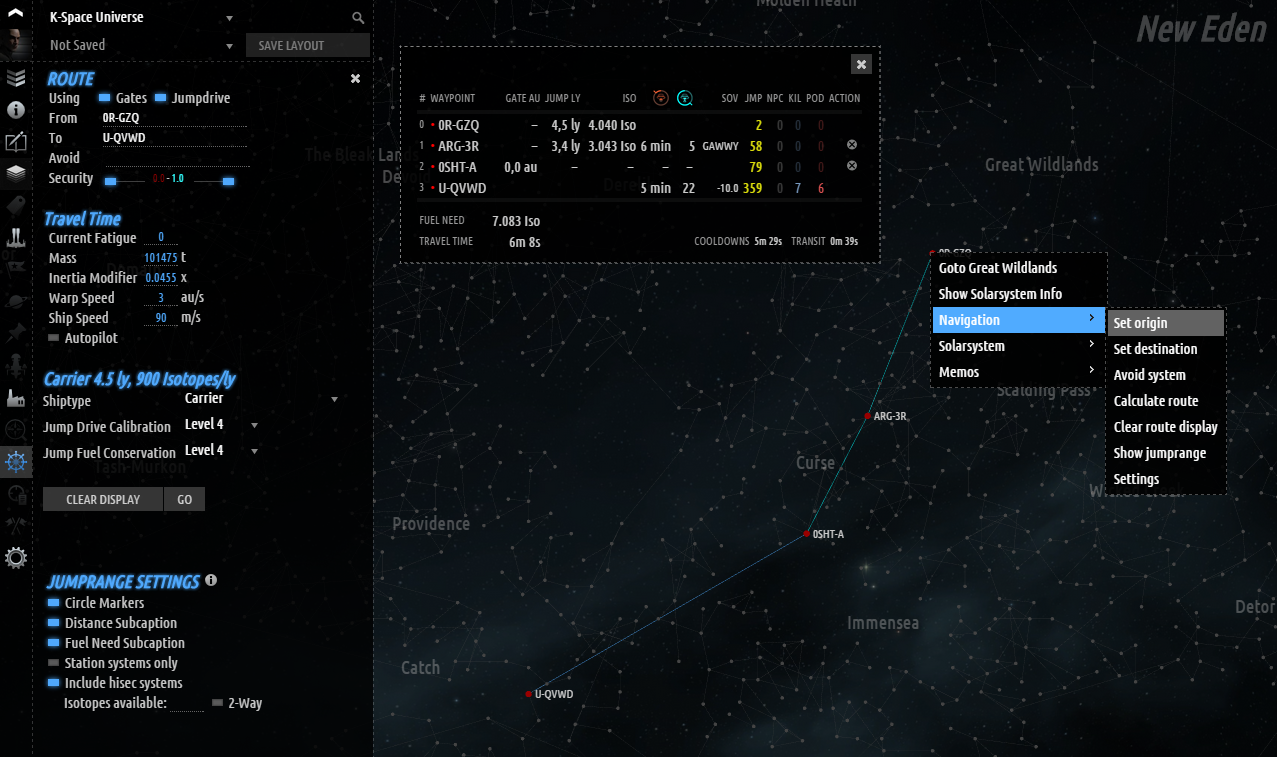Toggle the Gates route option

tap(105, 98)
